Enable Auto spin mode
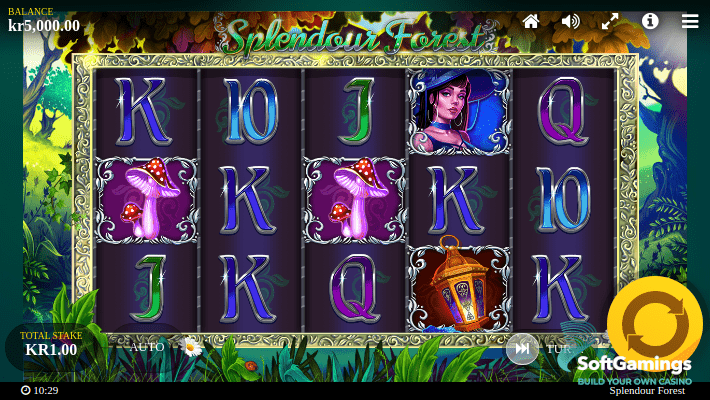 pyautogui.click(x=148, y=348)
